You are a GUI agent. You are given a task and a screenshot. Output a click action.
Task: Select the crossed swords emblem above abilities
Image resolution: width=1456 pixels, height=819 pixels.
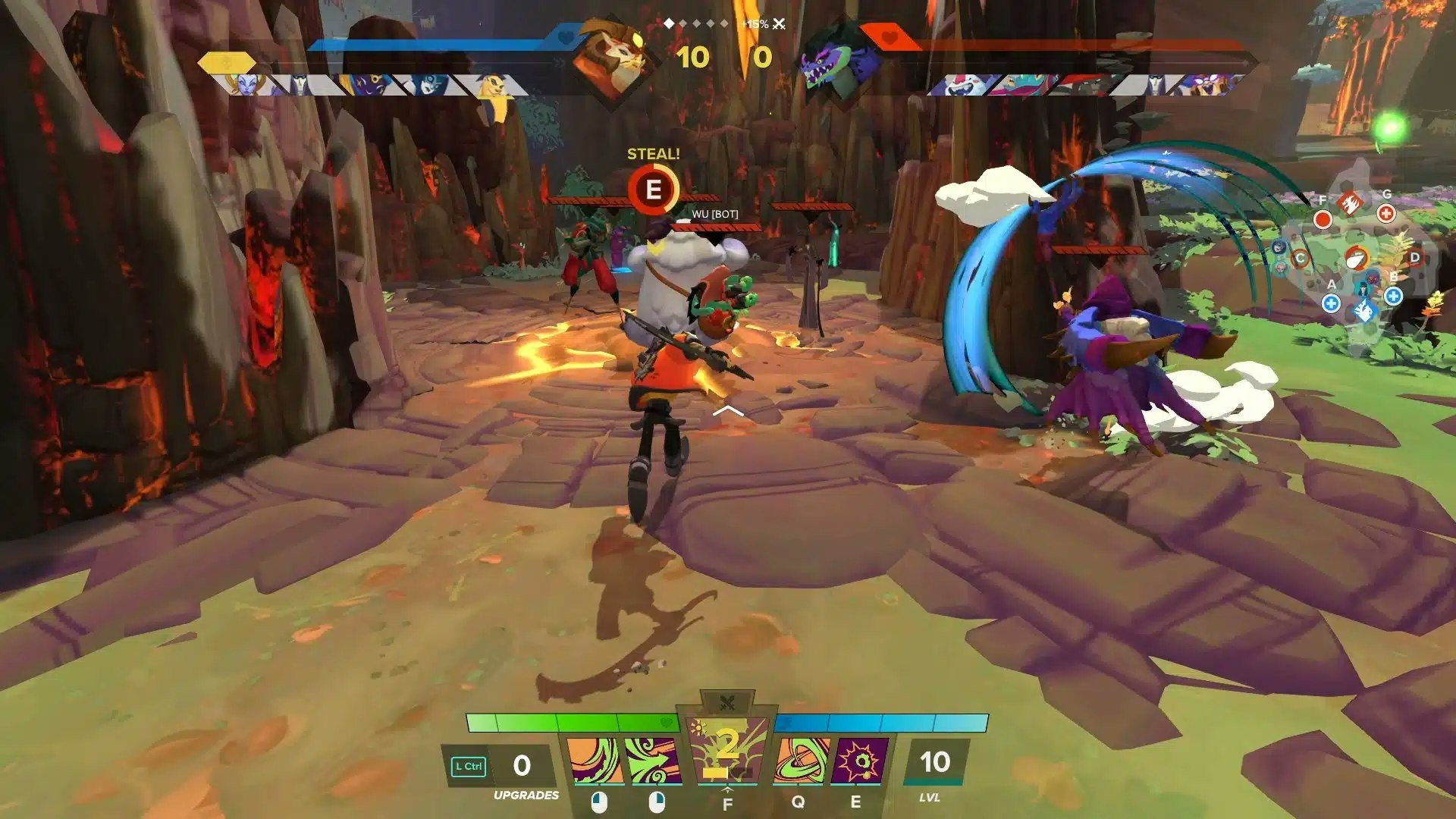click(726, 702)
